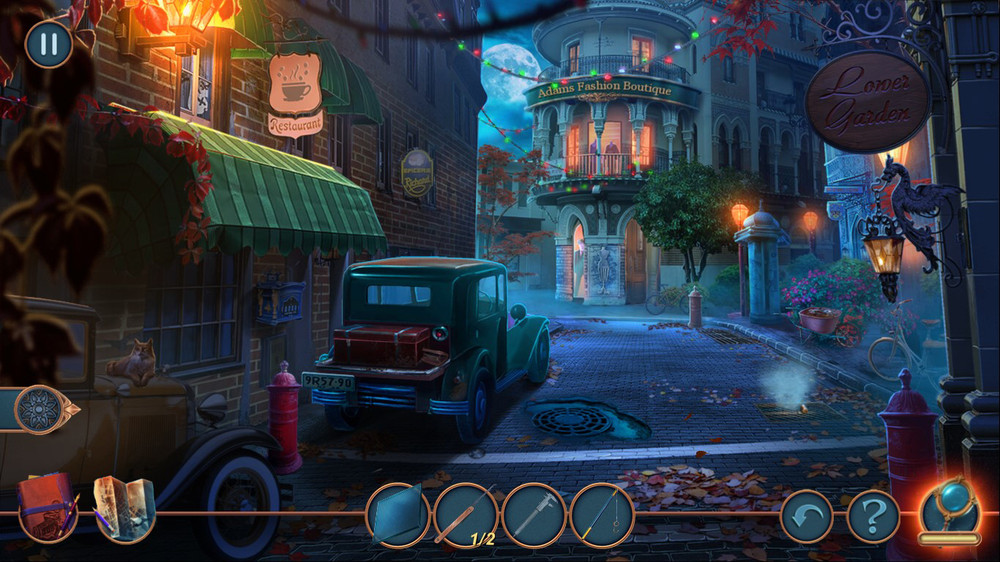Image resolution: width=1000 pixels, height=562 pixels.
Task: Select the caliper tool inventory item
Action: tap(534, 516)
